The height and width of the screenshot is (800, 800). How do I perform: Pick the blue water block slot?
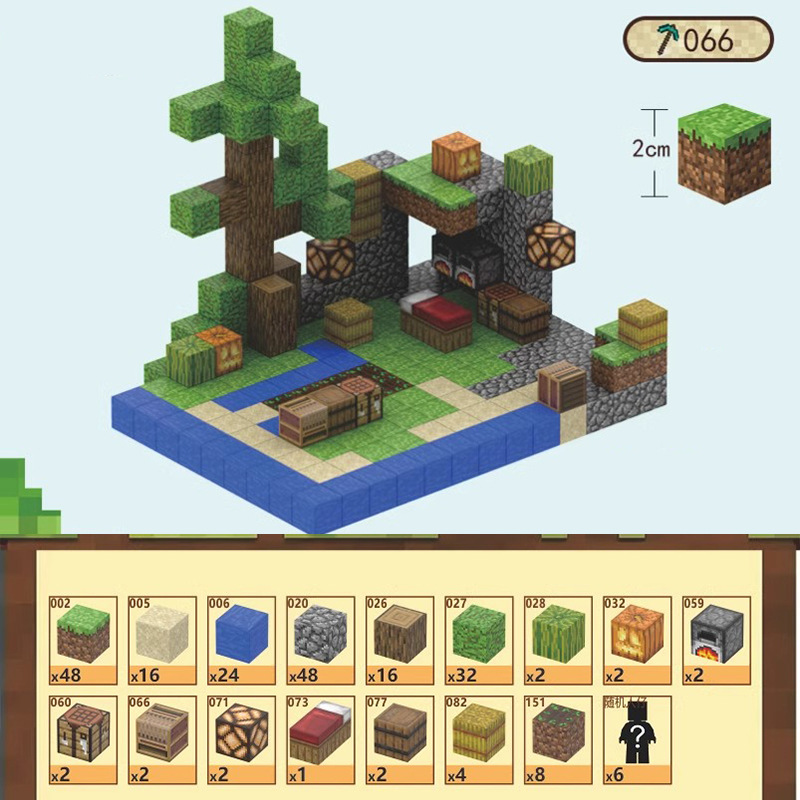240,640
